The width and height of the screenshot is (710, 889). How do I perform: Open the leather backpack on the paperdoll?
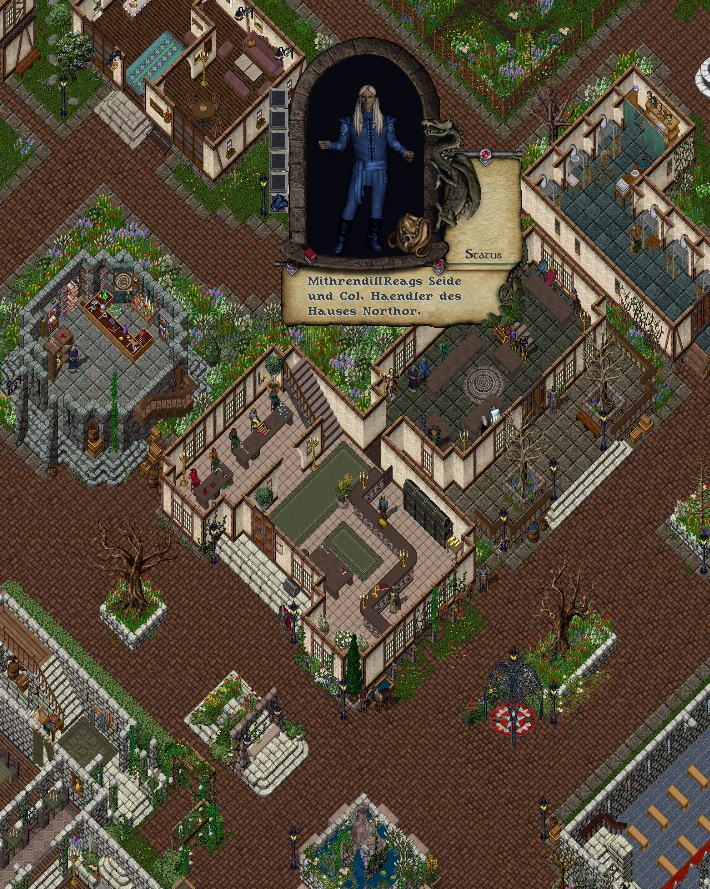tap(410, 234)
